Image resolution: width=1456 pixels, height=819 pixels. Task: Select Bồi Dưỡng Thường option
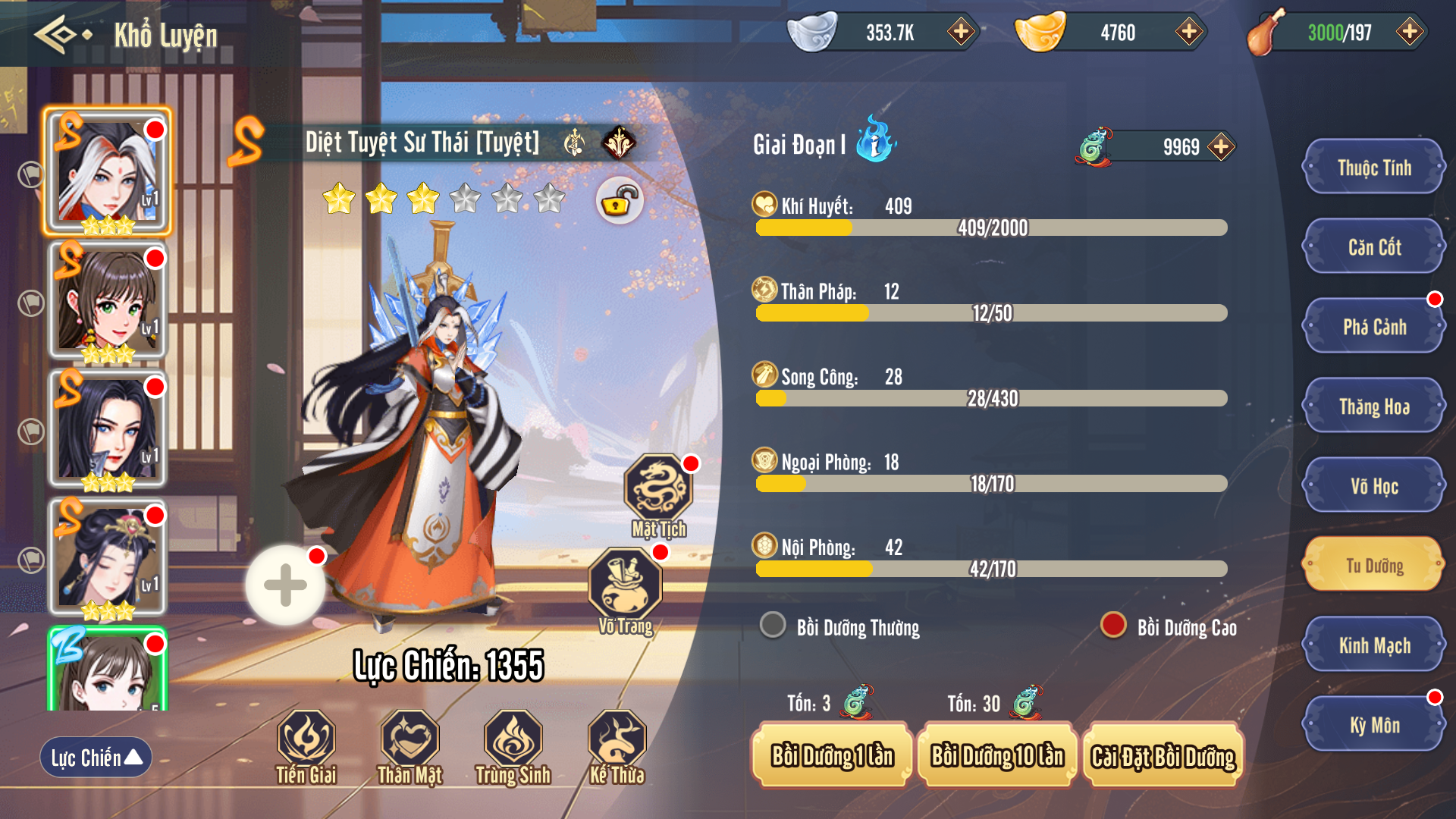click(773, 626)
